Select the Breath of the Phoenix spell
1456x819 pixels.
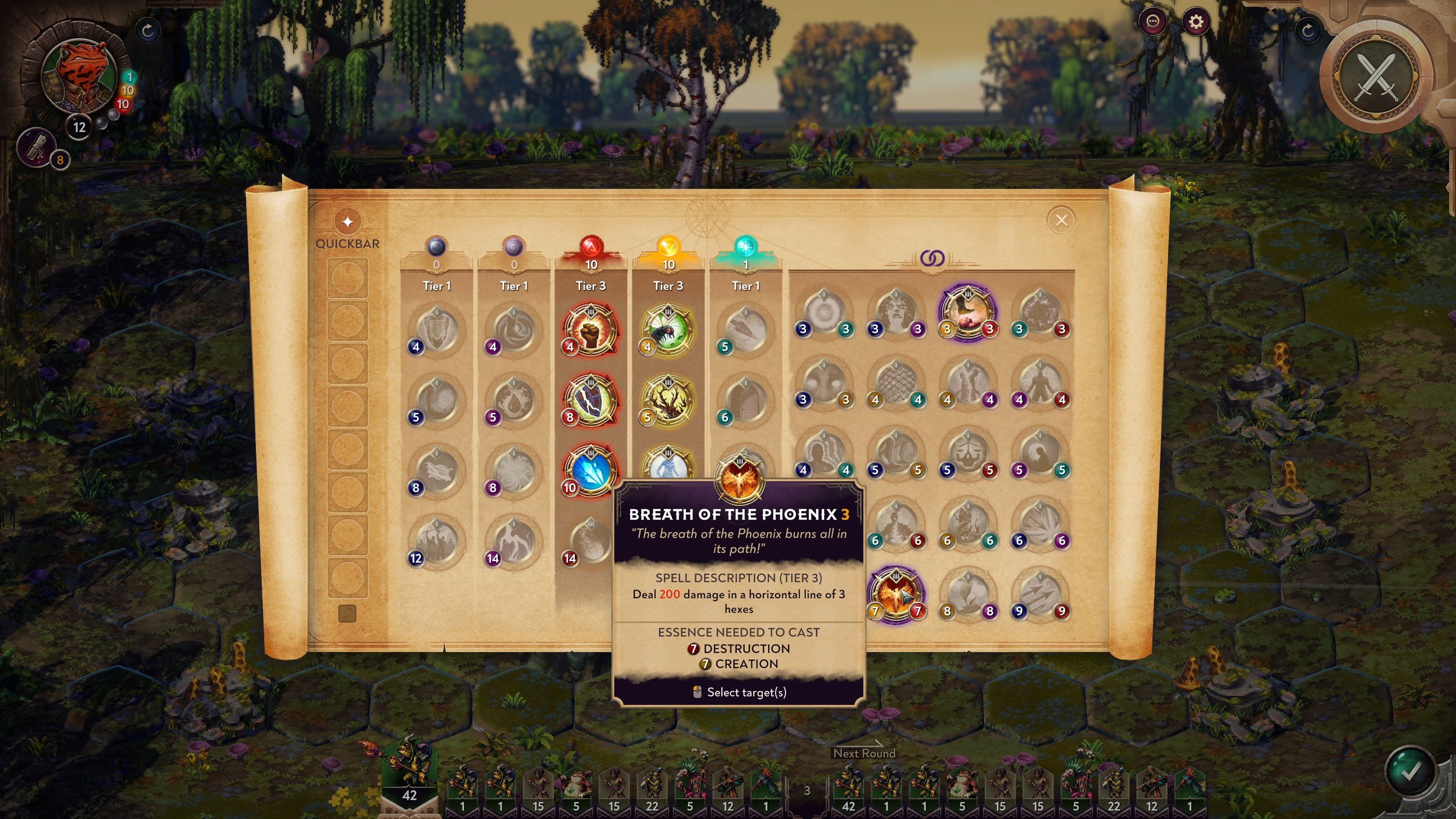pyautogui.click(x=896, y=594)
